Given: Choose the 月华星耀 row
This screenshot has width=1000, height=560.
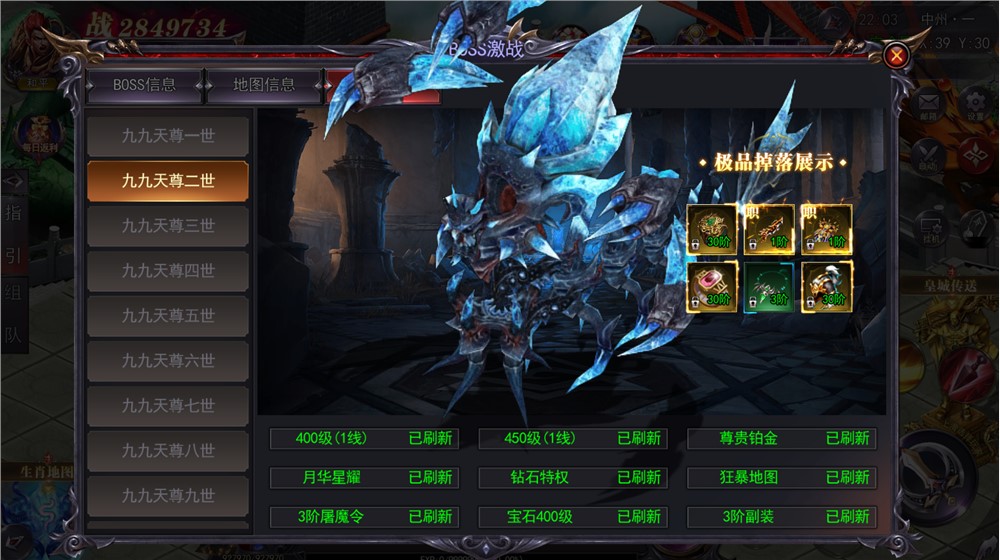Looking at the screenshot, I should (x=364, y=477).
